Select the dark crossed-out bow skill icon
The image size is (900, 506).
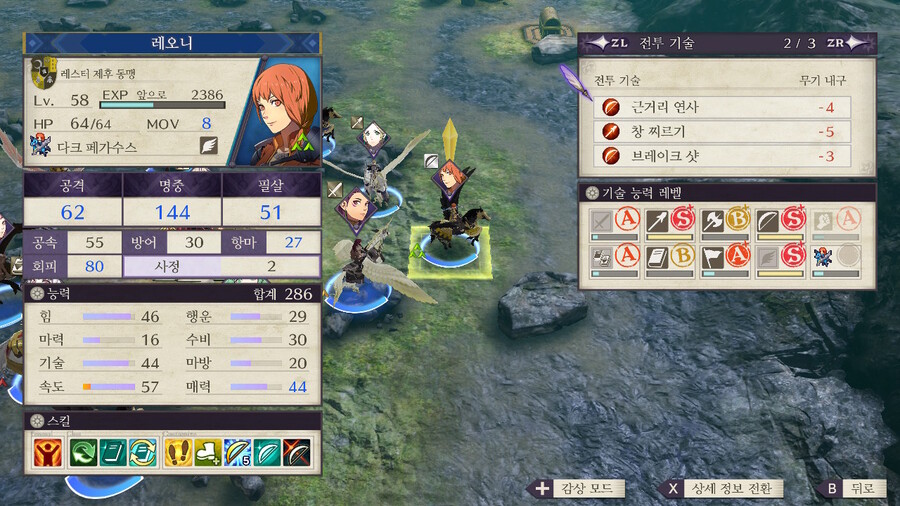coord(297,452)
